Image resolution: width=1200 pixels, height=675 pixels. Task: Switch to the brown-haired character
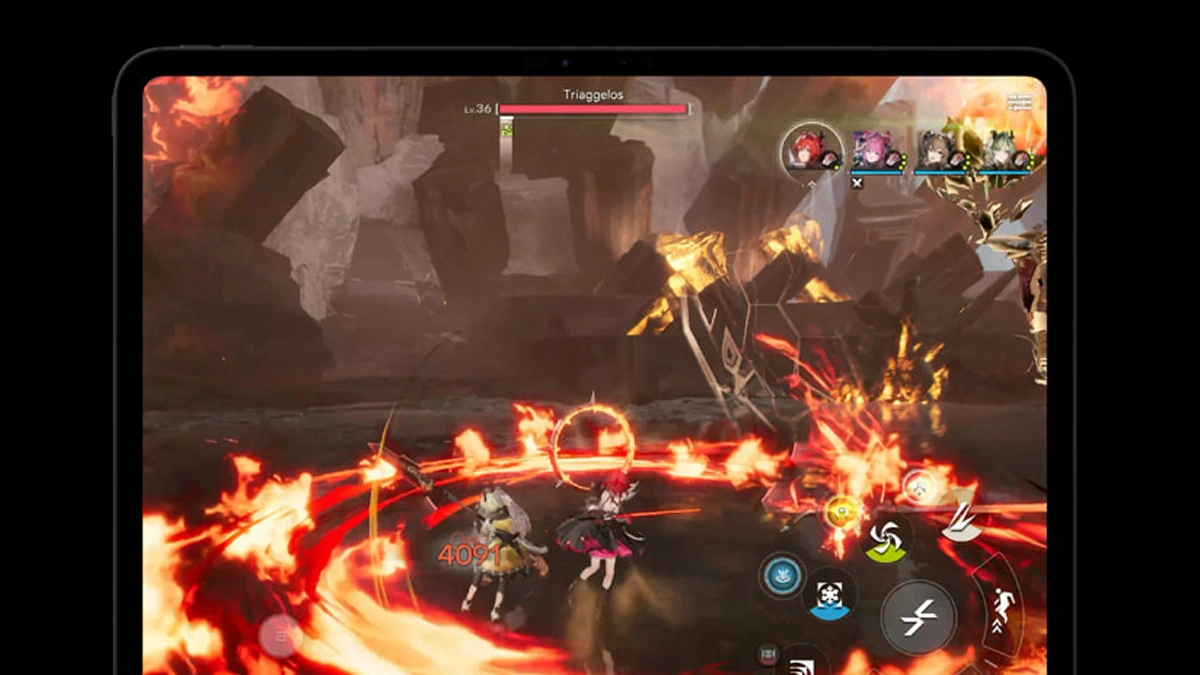938,152
